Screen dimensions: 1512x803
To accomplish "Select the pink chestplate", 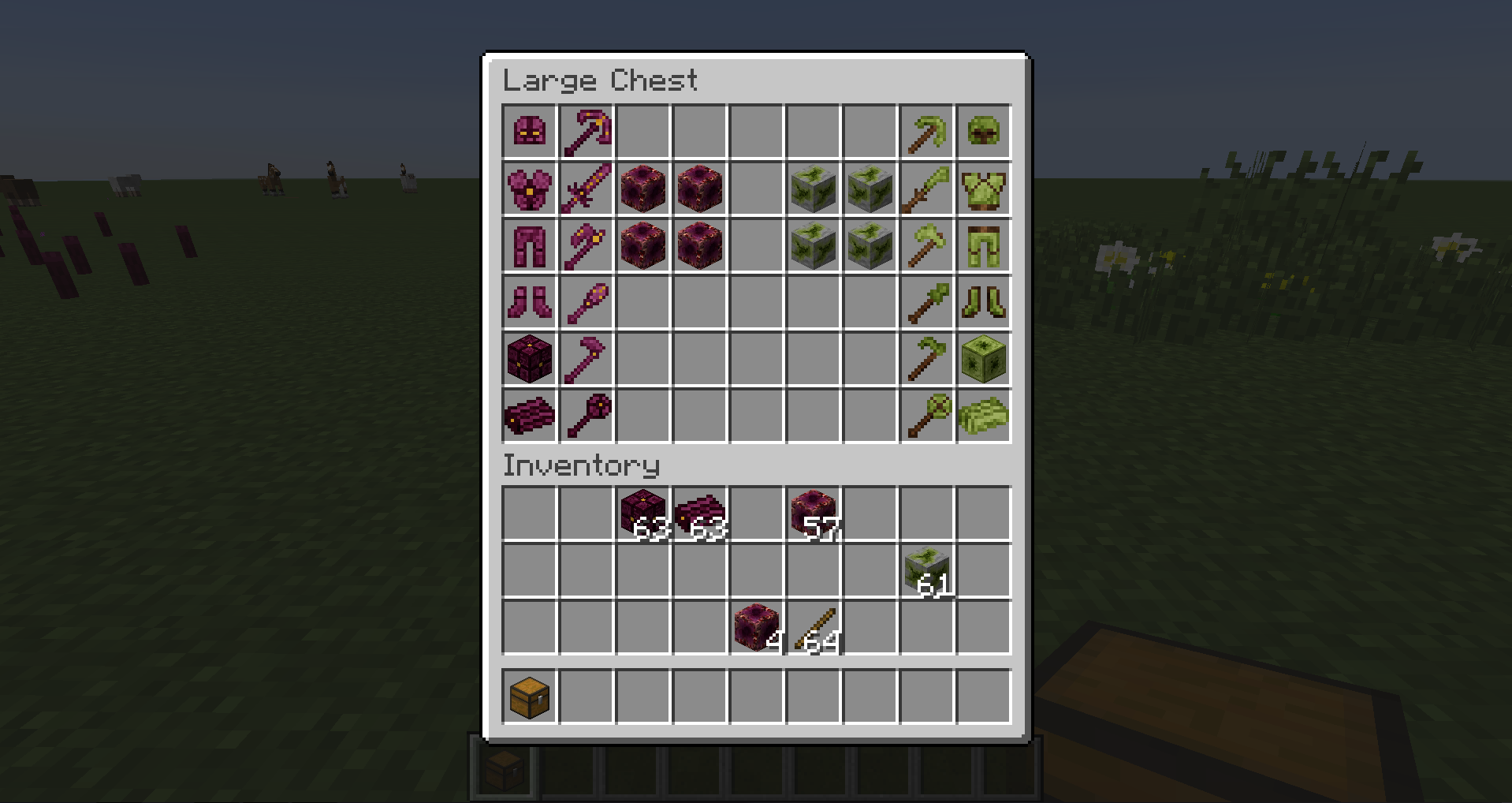I will point(530,189).
